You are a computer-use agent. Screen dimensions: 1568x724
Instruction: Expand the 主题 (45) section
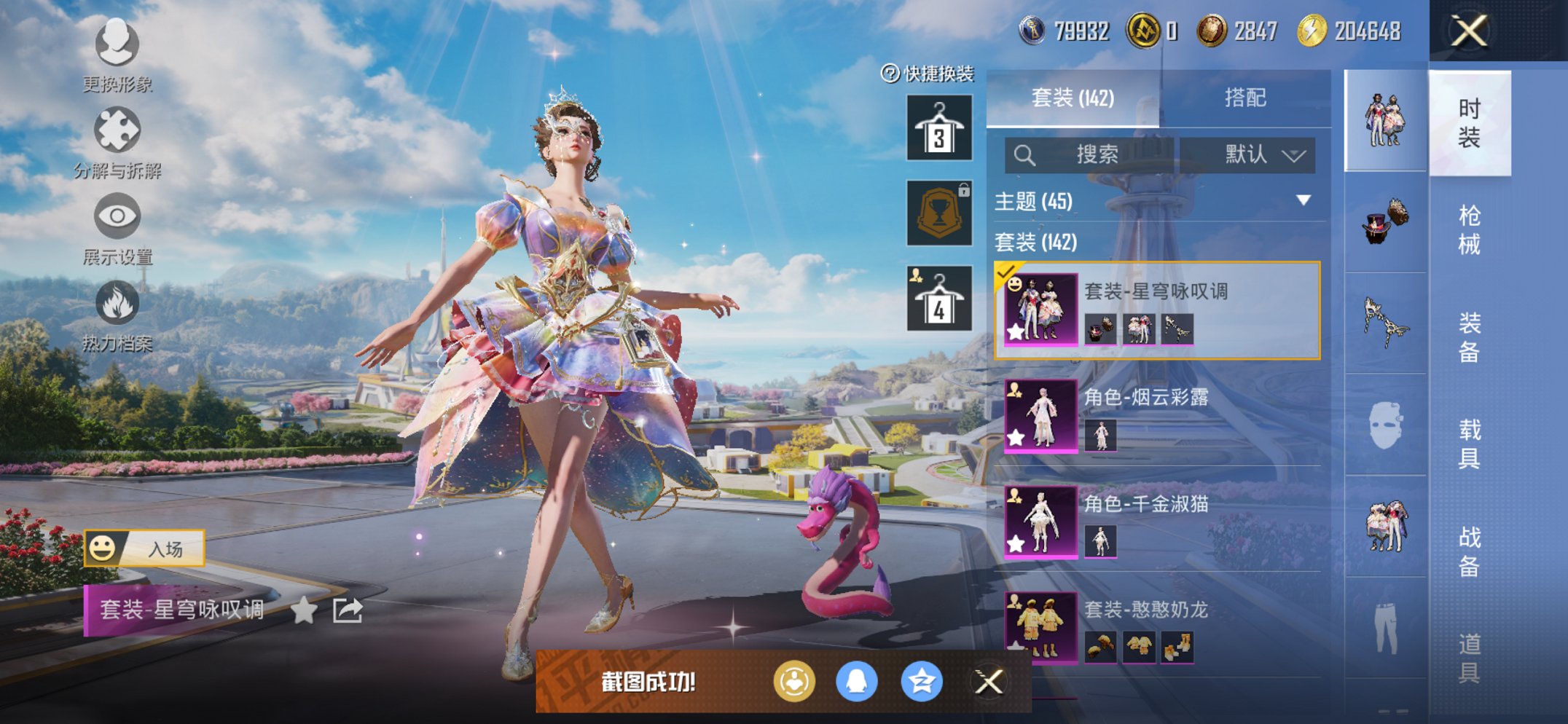point(1157,201)
